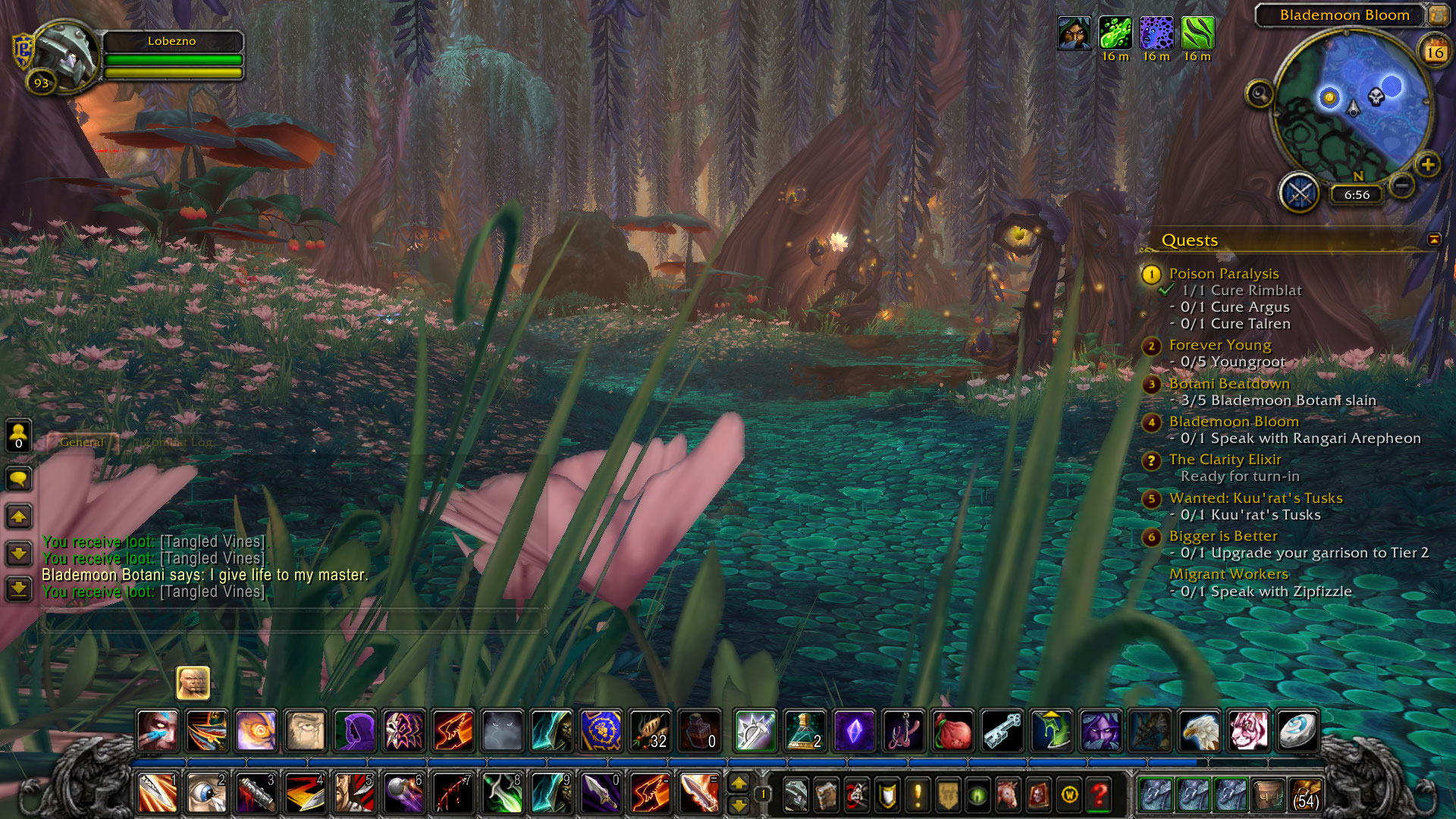
Task: Collapse the Quests tracker panel
Action: pos(1434,240)
